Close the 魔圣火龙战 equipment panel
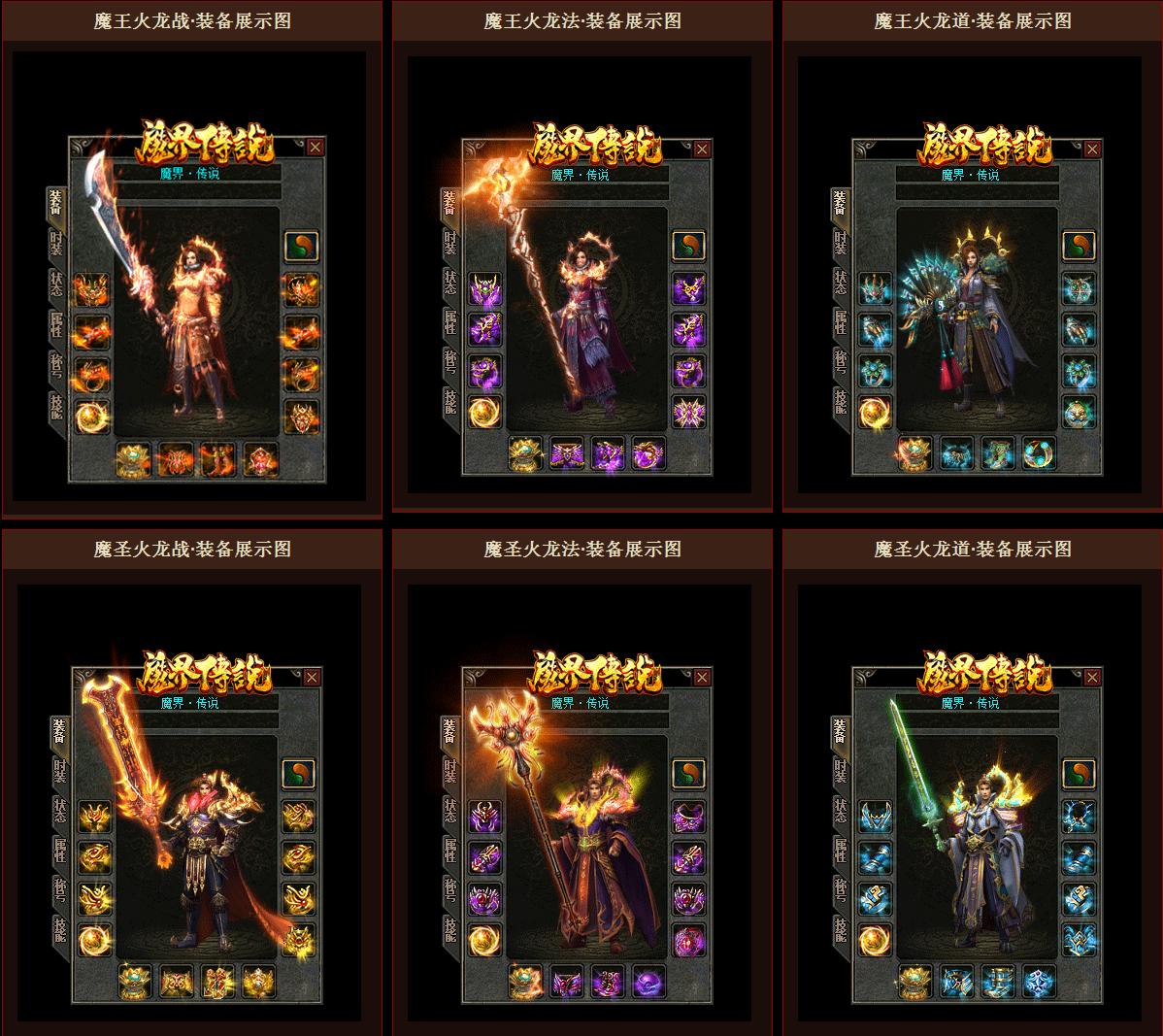 [x=312, y=678]
